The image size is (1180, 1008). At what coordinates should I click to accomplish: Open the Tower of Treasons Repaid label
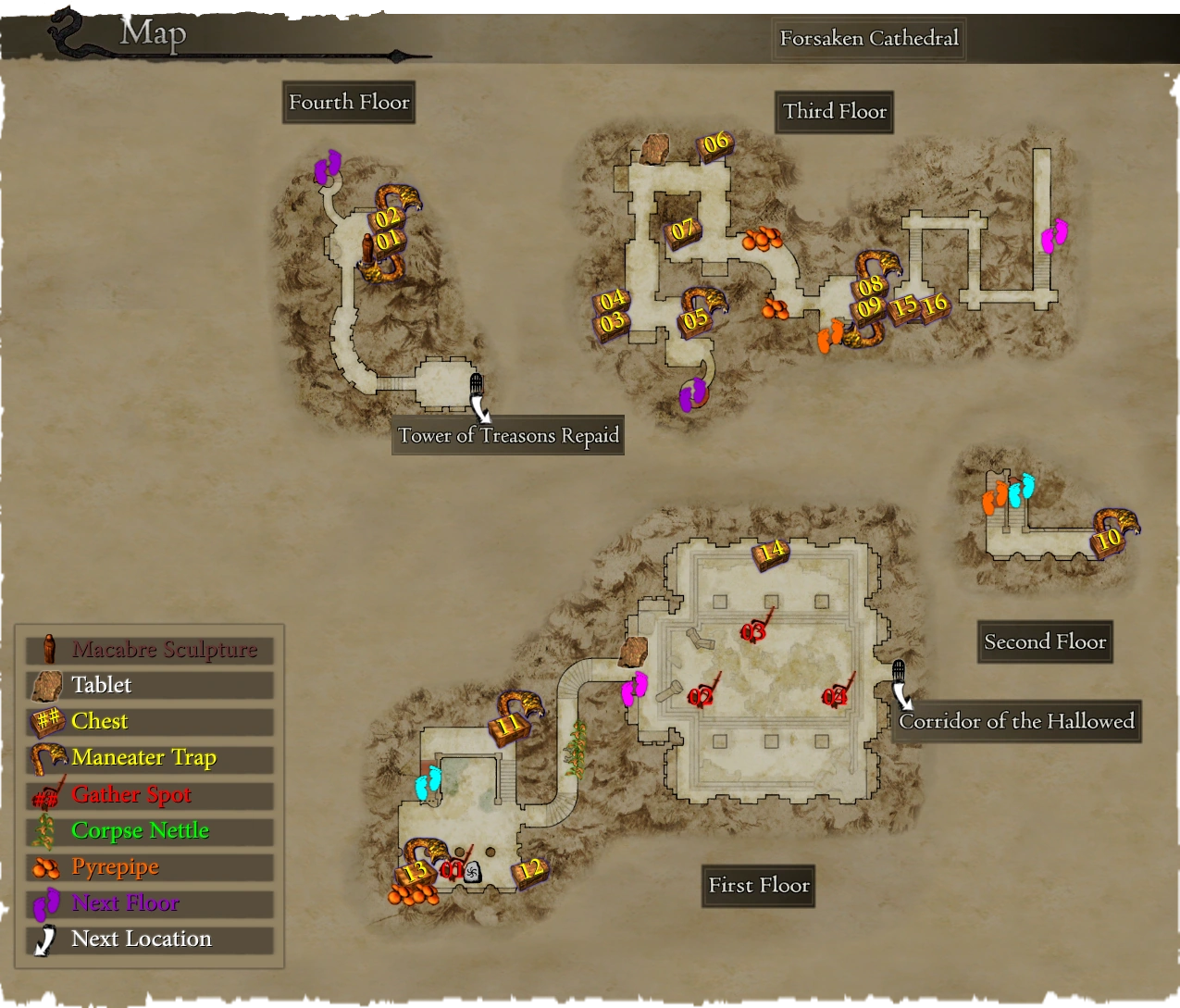coord(508,435)
